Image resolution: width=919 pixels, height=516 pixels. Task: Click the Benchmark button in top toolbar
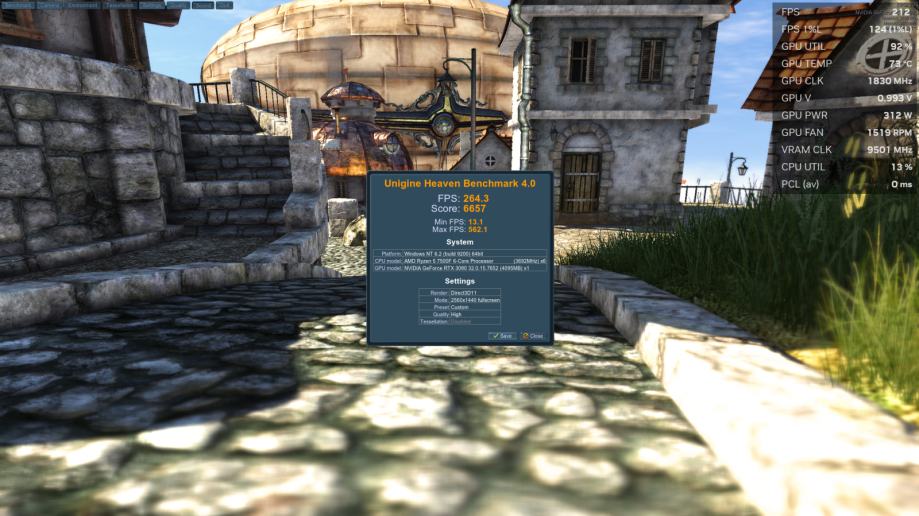pos(17,5)
